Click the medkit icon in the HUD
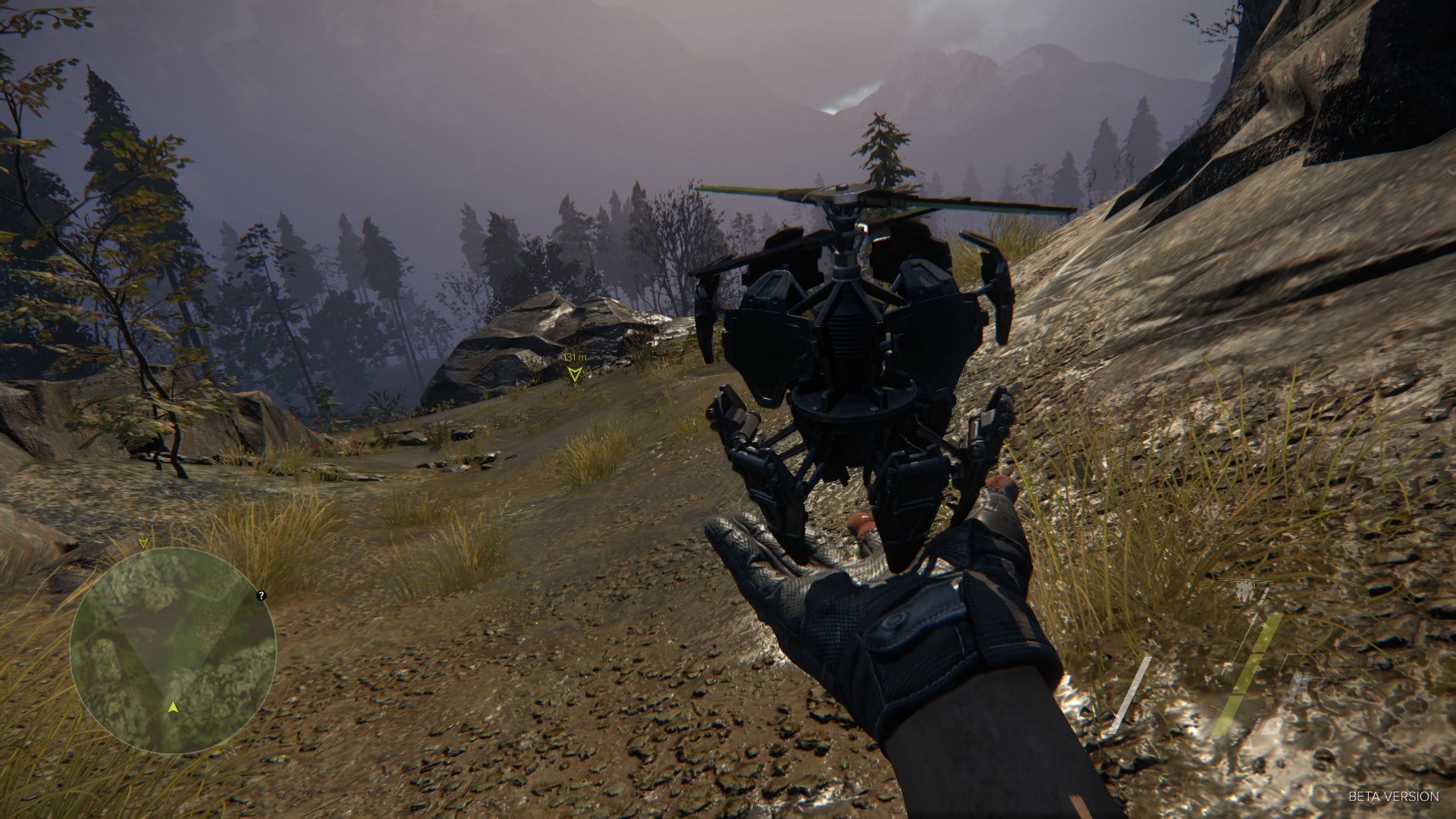 coord(1272,726)
